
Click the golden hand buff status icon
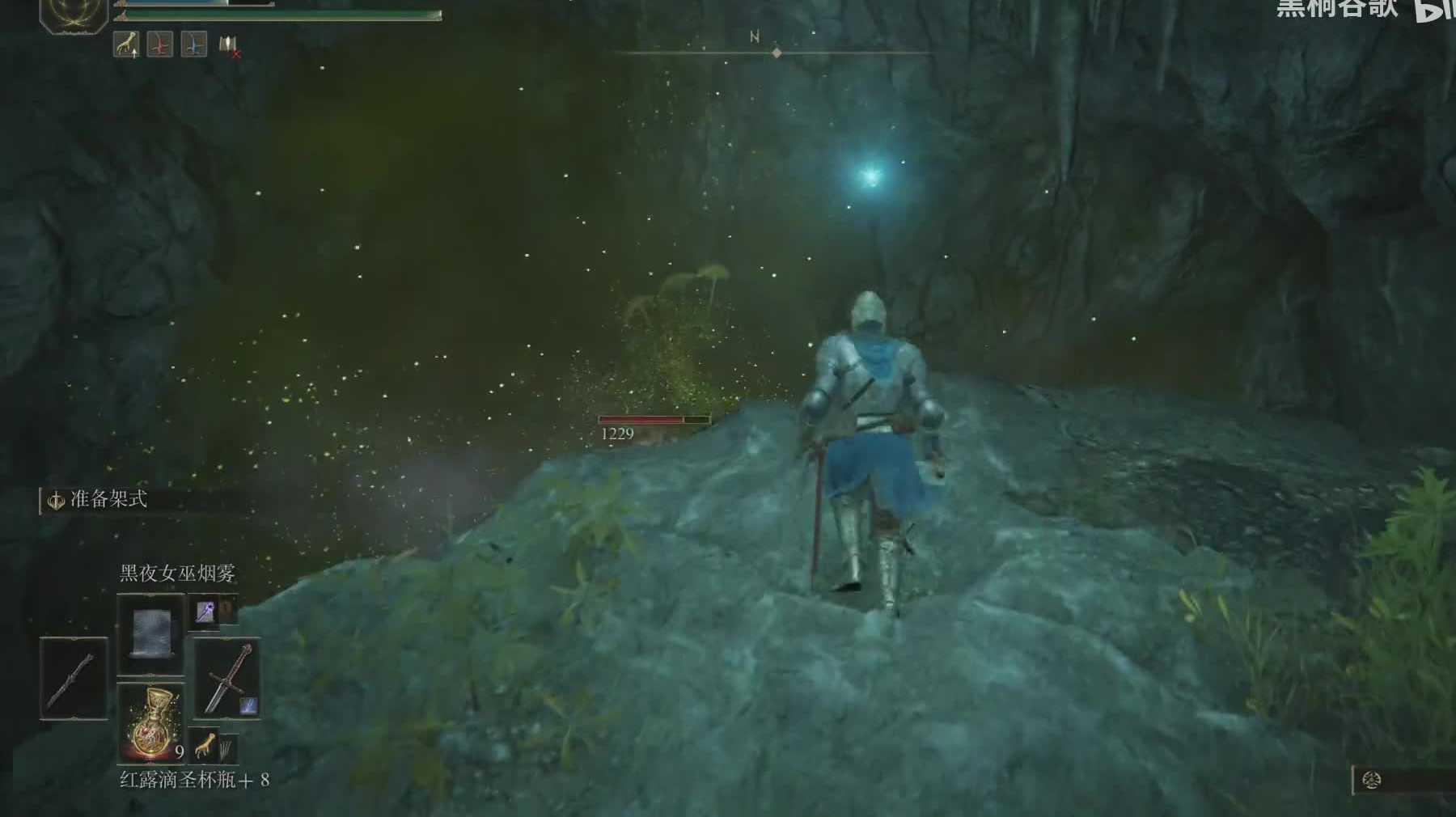(x=125, y=44)
